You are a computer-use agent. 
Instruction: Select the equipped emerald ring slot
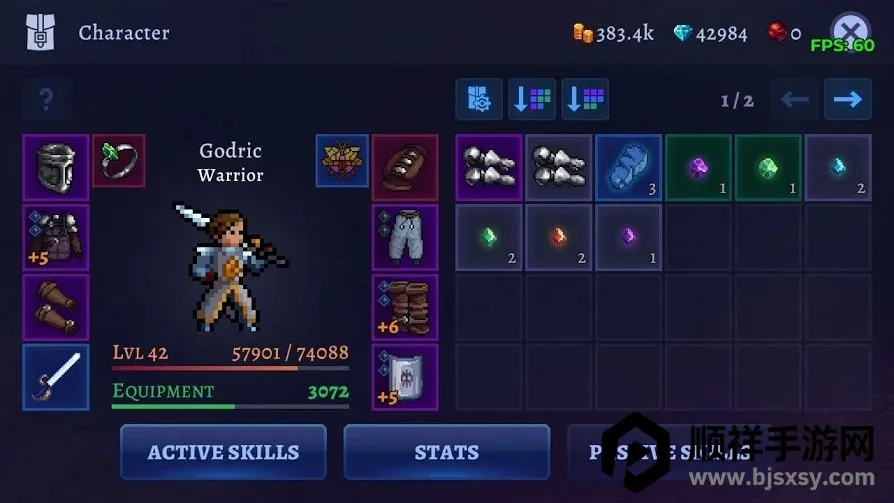[x=119, y=160]
